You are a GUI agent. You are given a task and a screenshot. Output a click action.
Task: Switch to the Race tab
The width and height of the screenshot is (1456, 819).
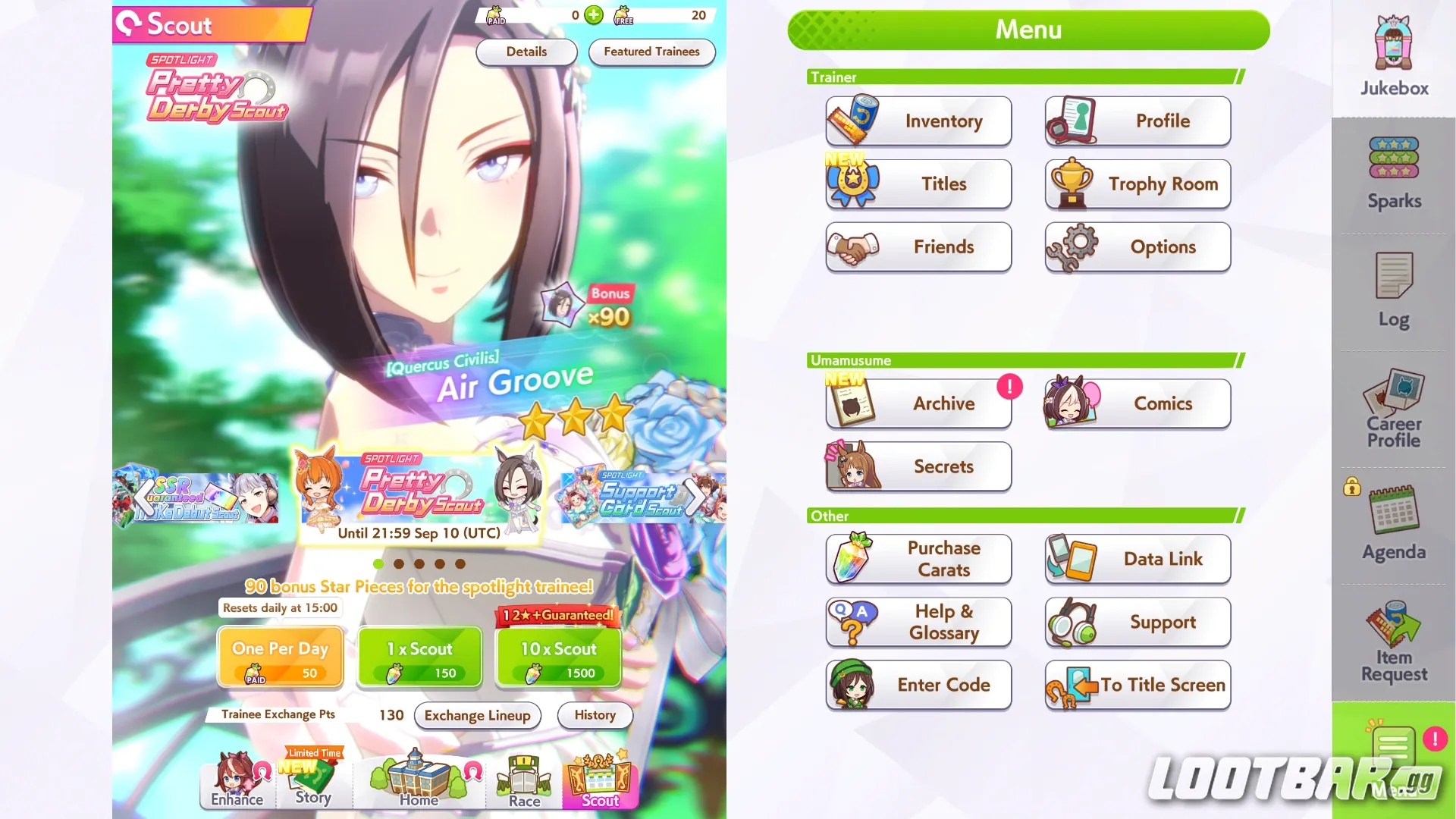coord(522,781)
